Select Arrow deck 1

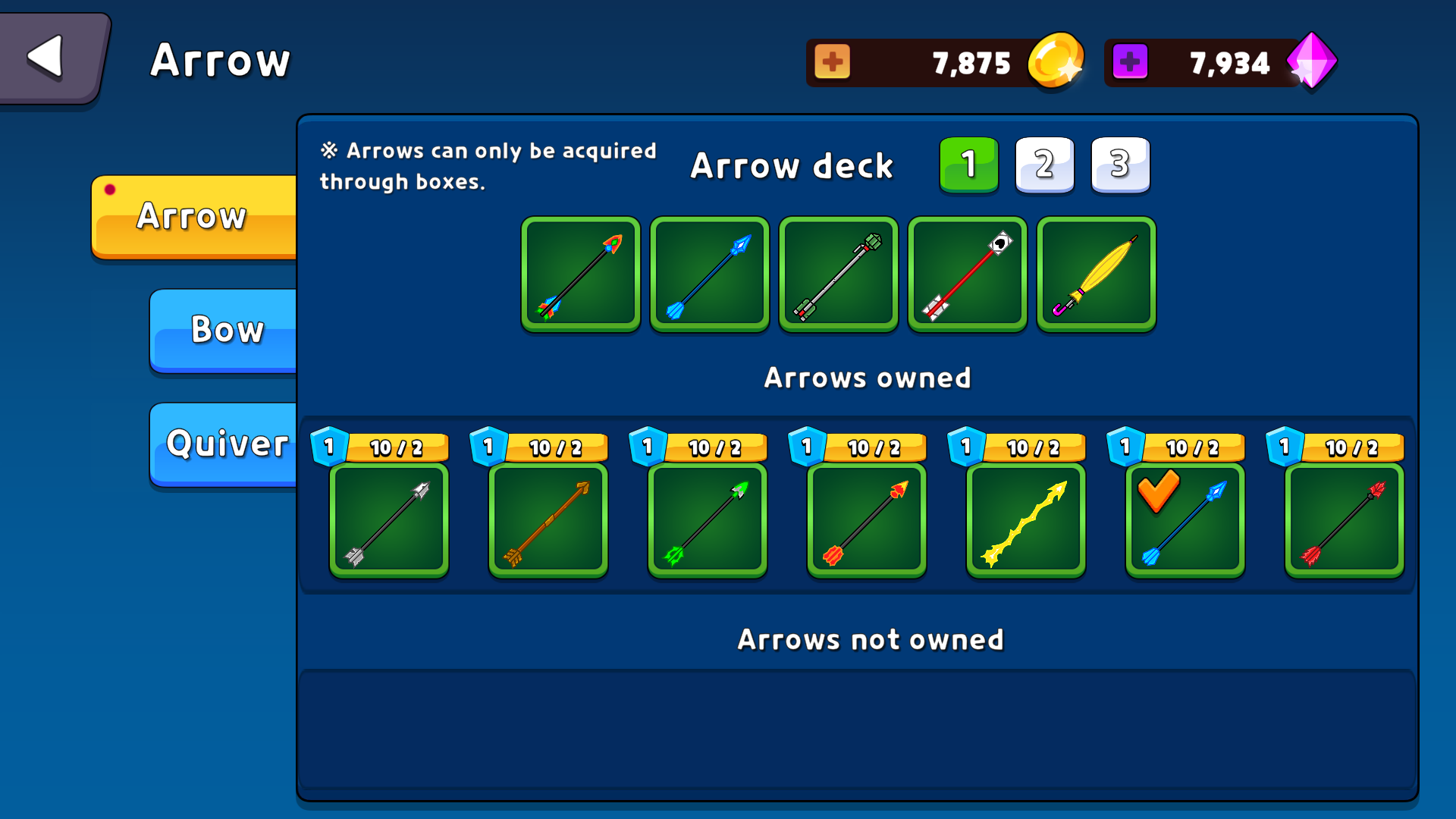pos(968,165)
